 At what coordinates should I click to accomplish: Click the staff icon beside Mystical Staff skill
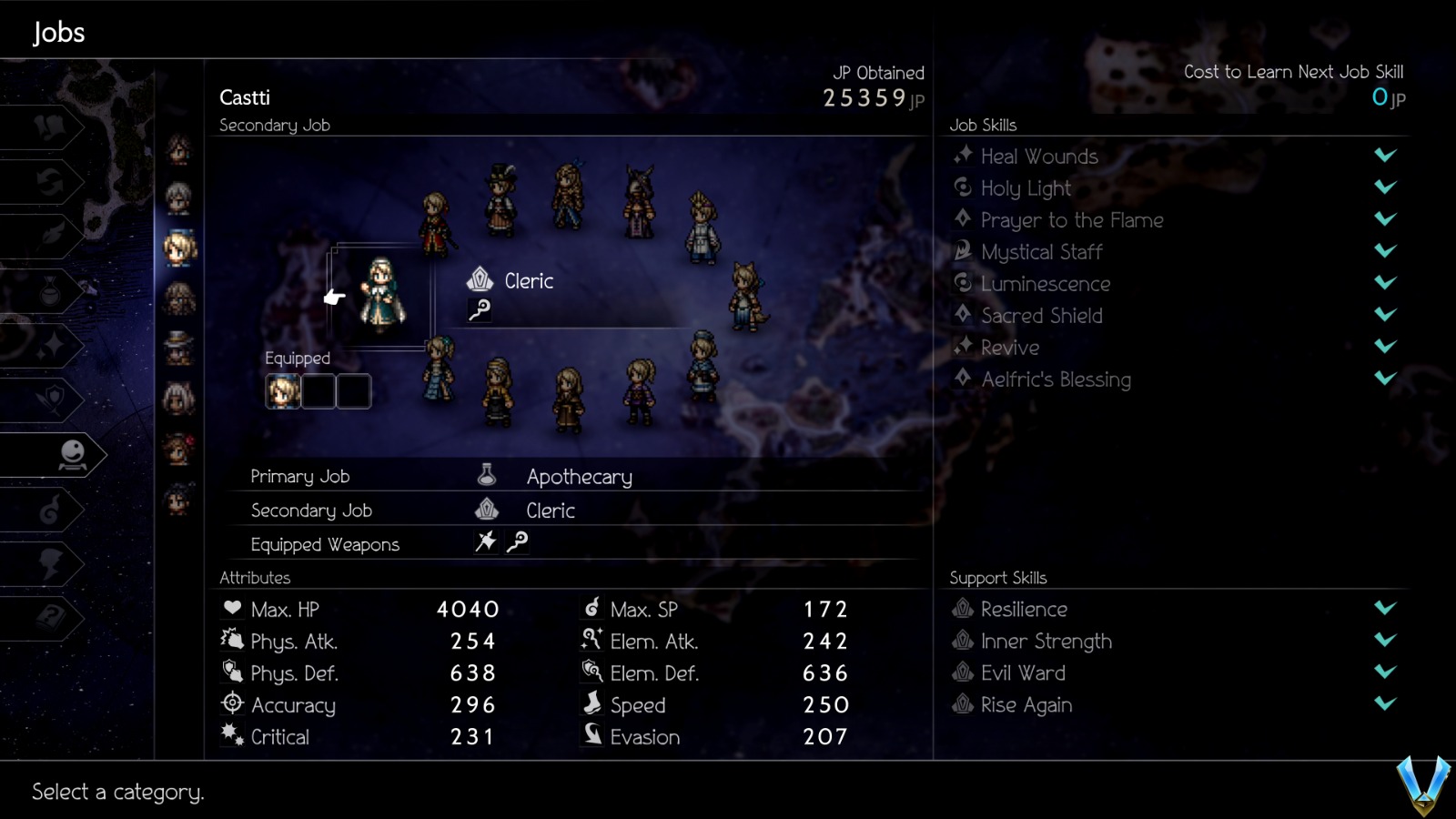[963, 252]
